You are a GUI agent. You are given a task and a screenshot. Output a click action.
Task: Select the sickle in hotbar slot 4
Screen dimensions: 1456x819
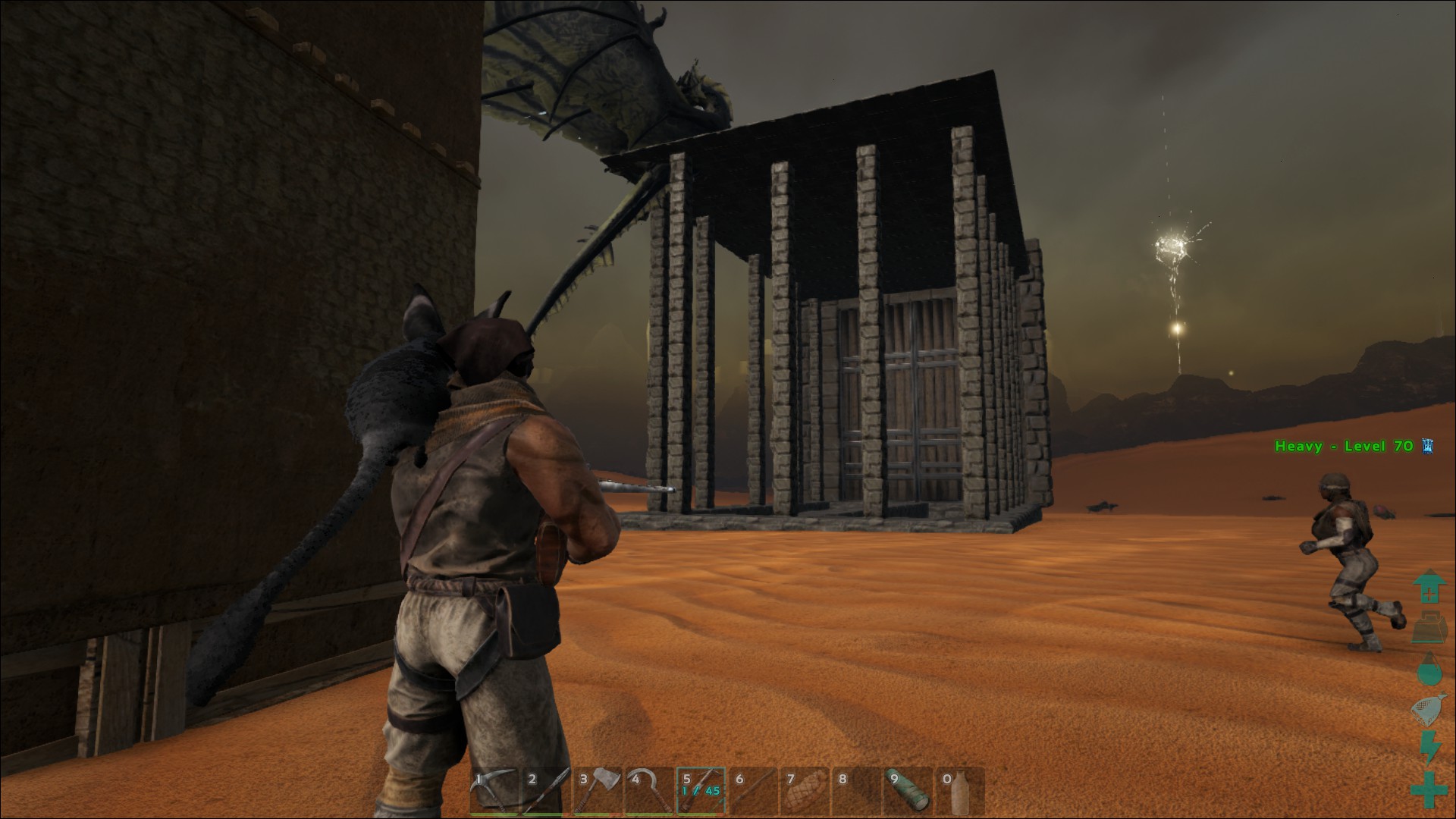pos(648,789)
